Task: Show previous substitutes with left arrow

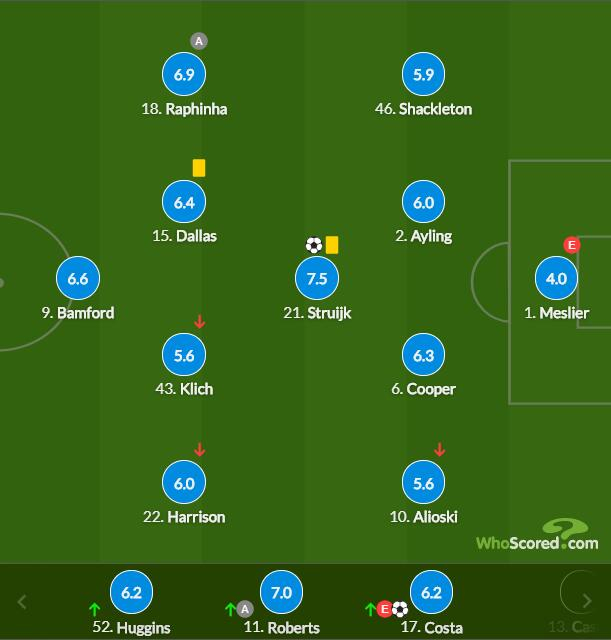Action: (22, 602)
